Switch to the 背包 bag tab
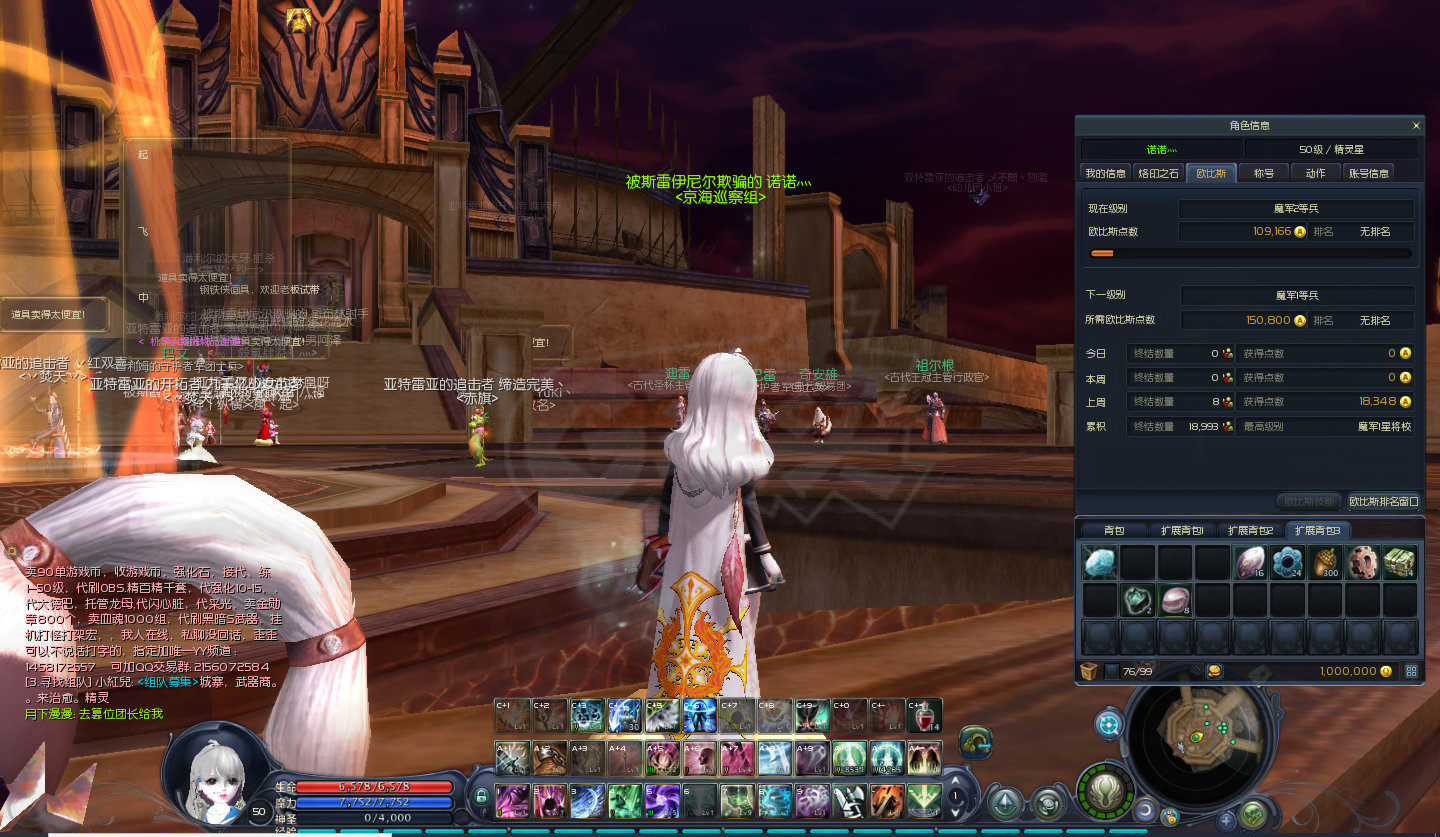This screenshot has height=837, width=1440. pyautogui.click(x=1114, y=530)
